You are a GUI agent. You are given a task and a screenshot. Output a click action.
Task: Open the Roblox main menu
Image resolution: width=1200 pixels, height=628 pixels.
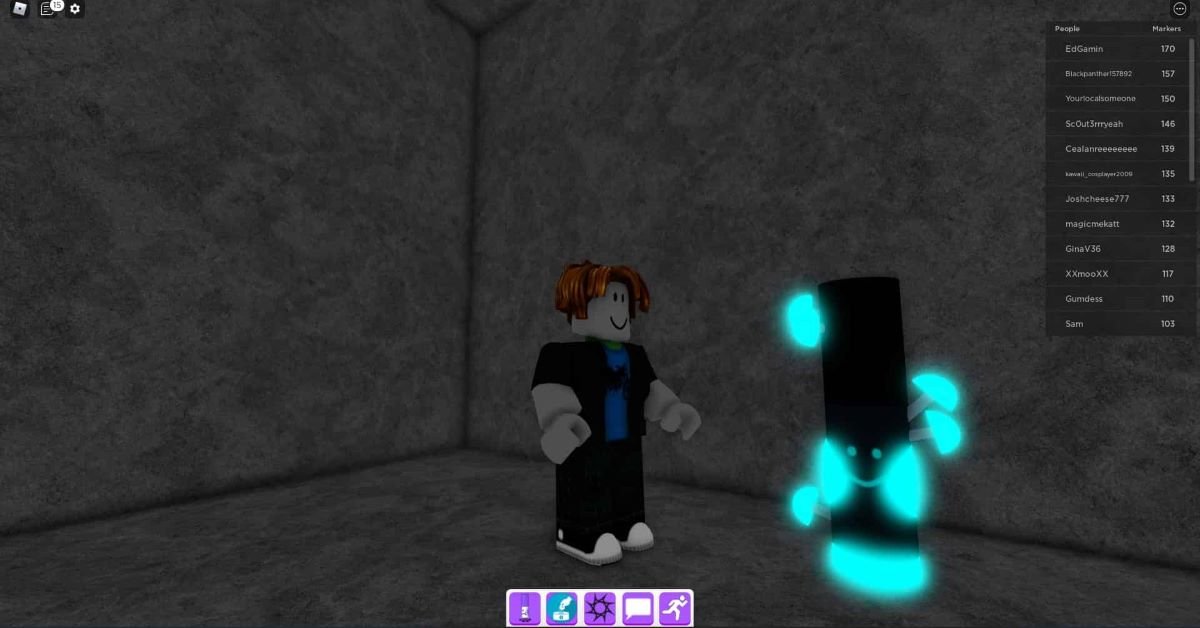coord(20,9)
